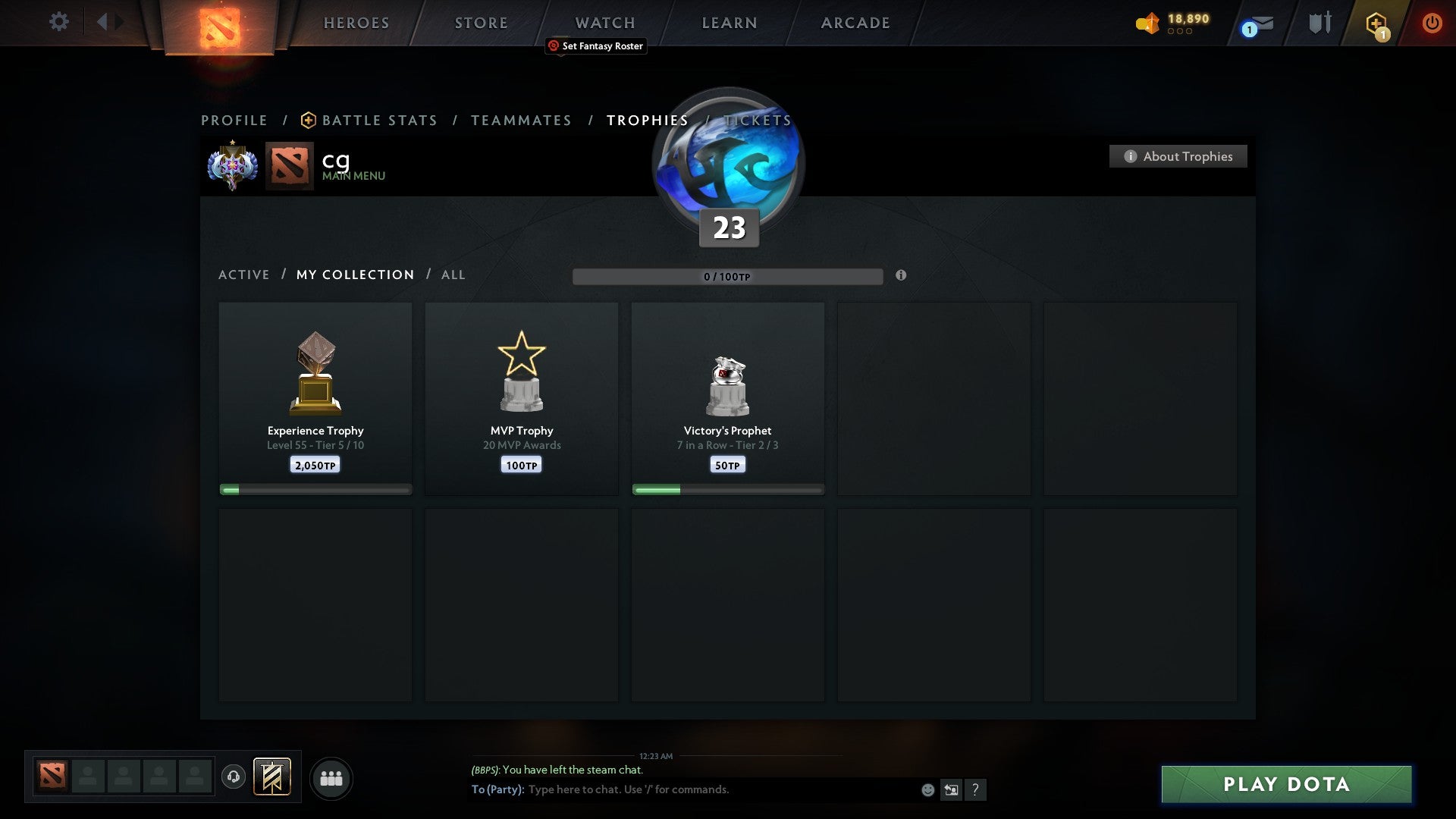This screenshot has height=819, width=1456.
Task: Switch to the ACTIVE trophies filter
Action: click(x=244, y=275)
